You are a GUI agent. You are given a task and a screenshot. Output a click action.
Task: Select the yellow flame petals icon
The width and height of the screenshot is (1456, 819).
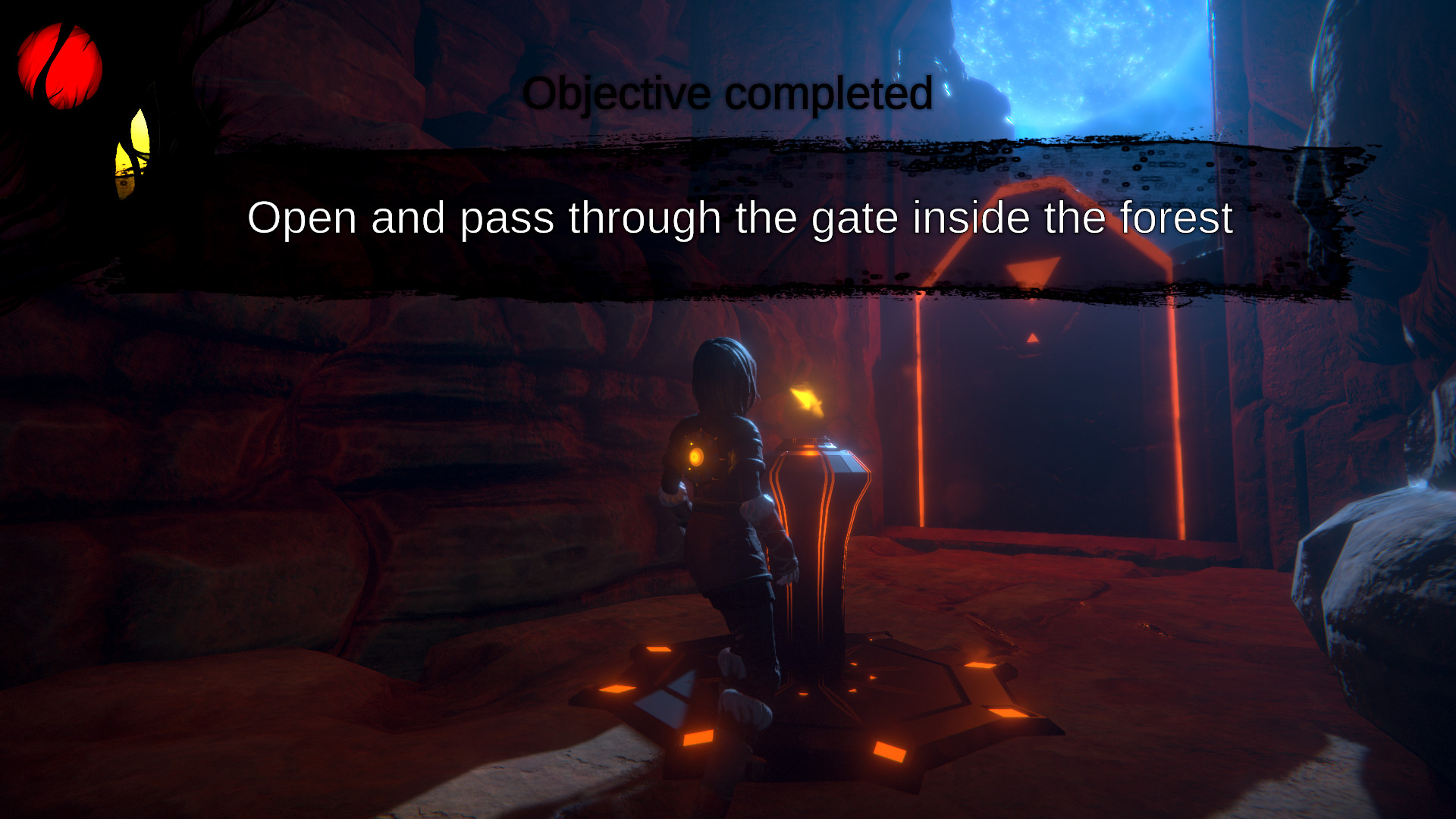click(x=132, y=154)
